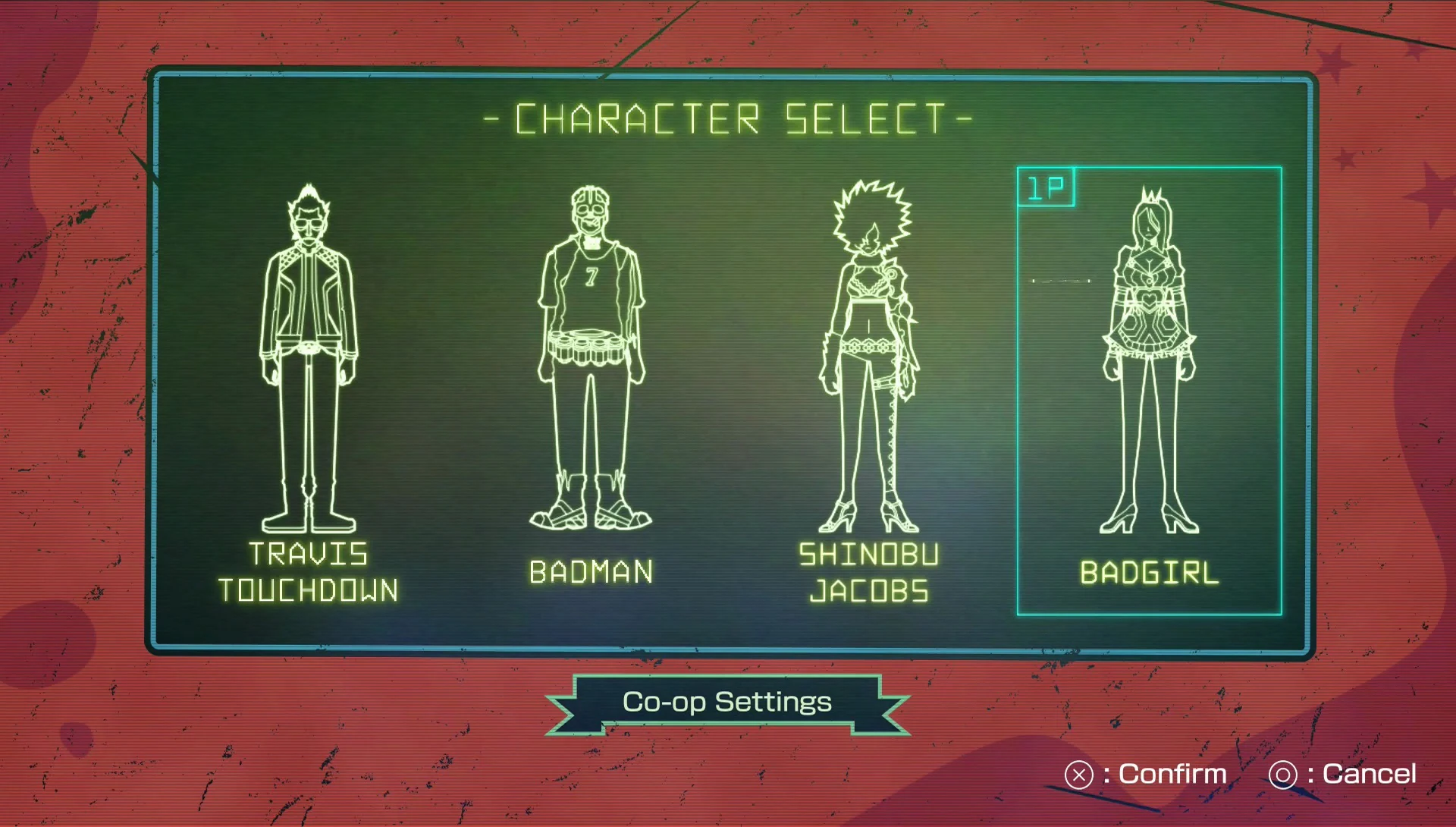This screenshot has height=827, width=1456.
Task: Click the Cancel prompt text
Action: pyautogui.click(x=1369, y=774)
